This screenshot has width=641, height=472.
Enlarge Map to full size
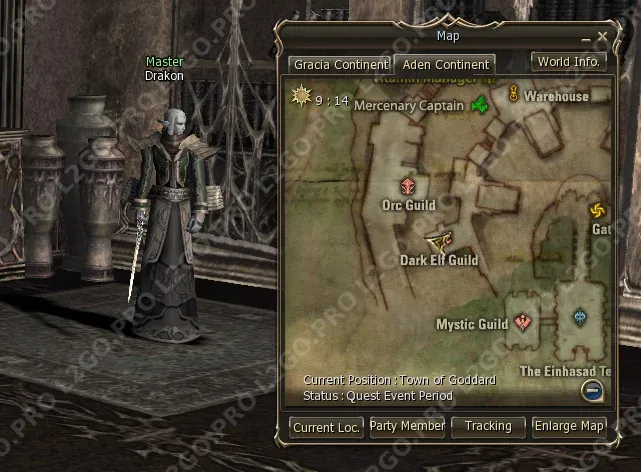(569, 427)
